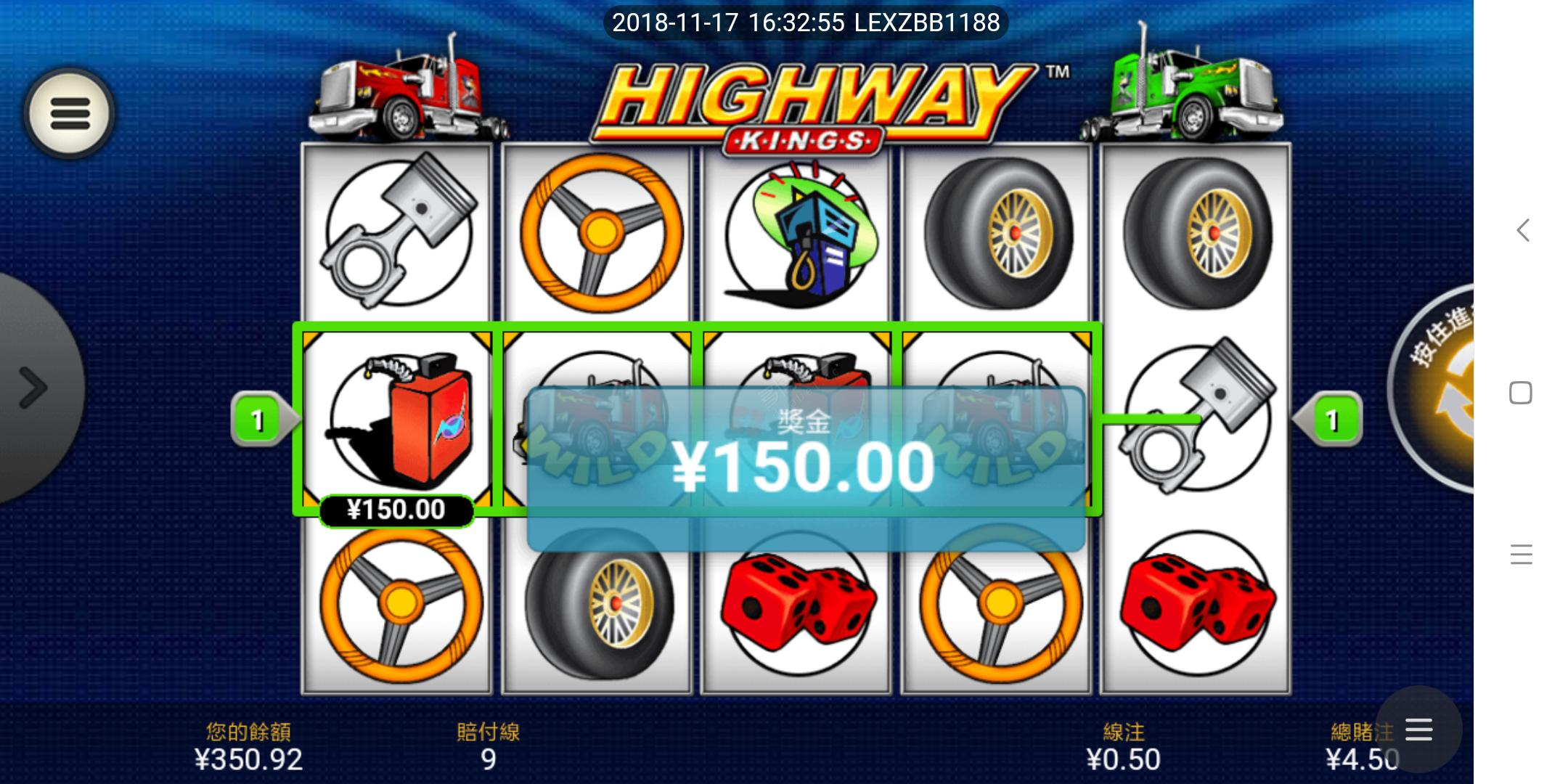
Task: Expand the side panel arrow tab
Action: point(33,387)
